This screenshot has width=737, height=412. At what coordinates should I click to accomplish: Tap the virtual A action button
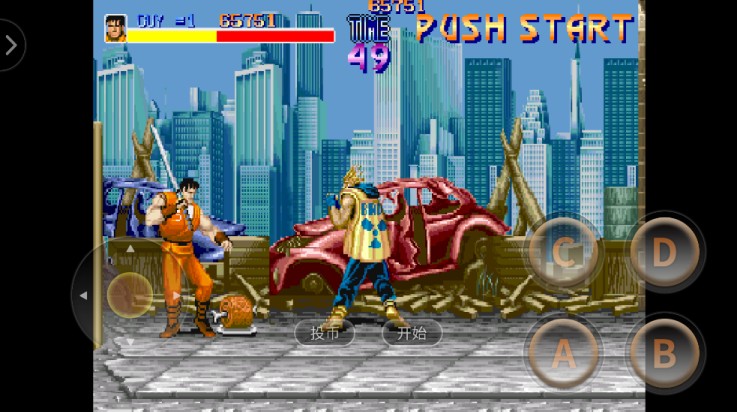point(564,352)
